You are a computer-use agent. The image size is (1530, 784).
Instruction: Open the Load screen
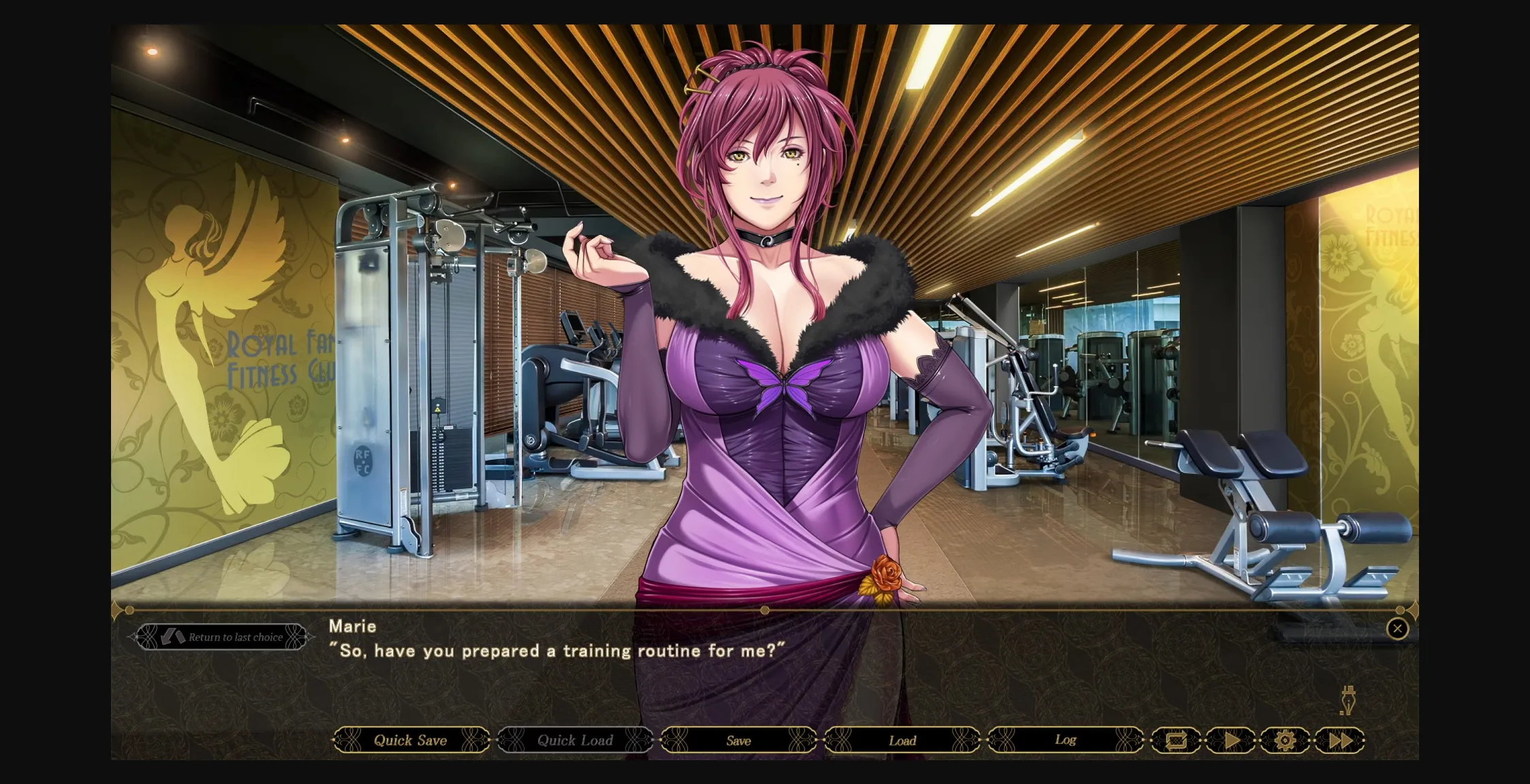click(902, 740)
